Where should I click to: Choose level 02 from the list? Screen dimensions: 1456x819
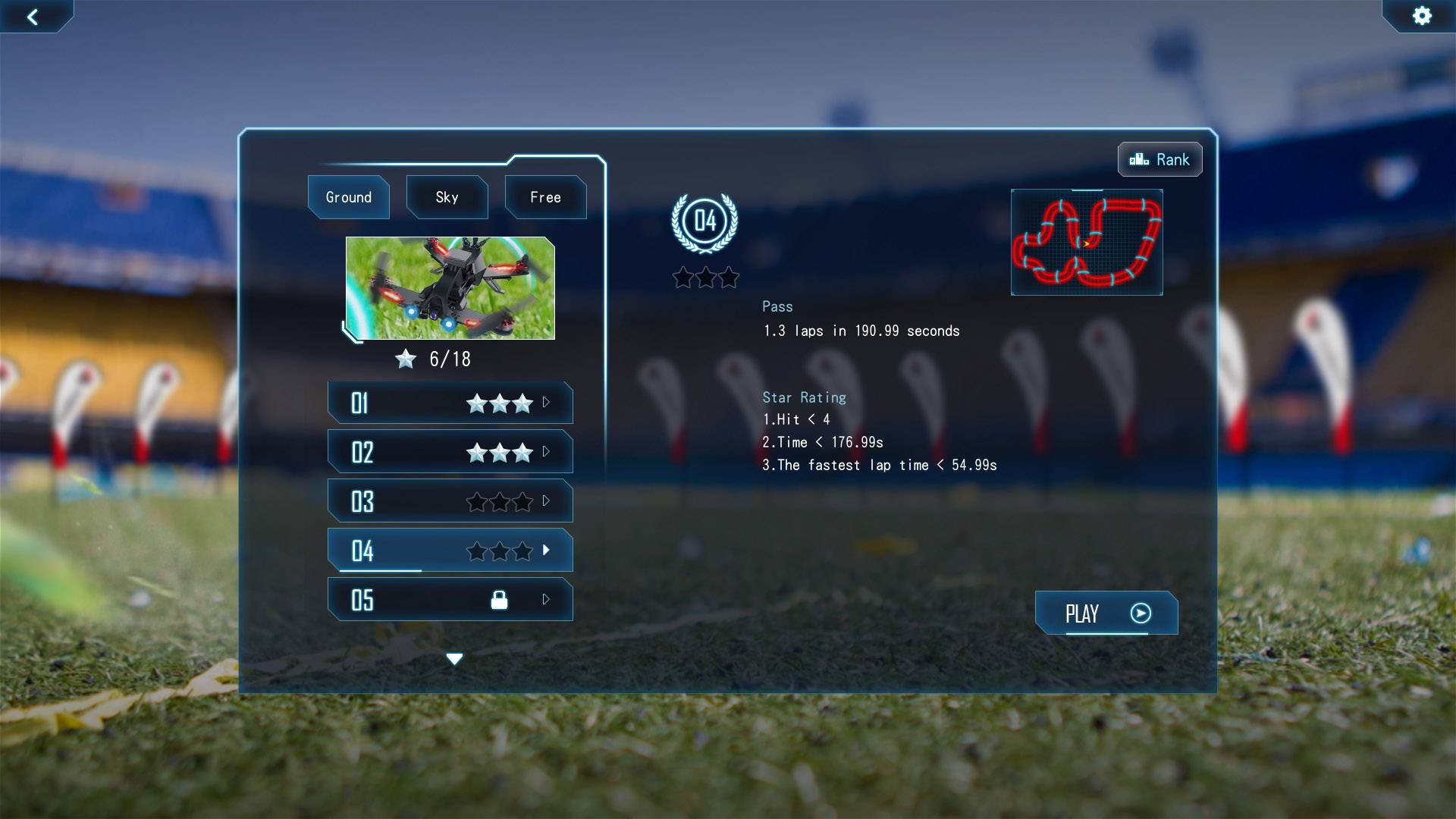[x=450, y=452]
